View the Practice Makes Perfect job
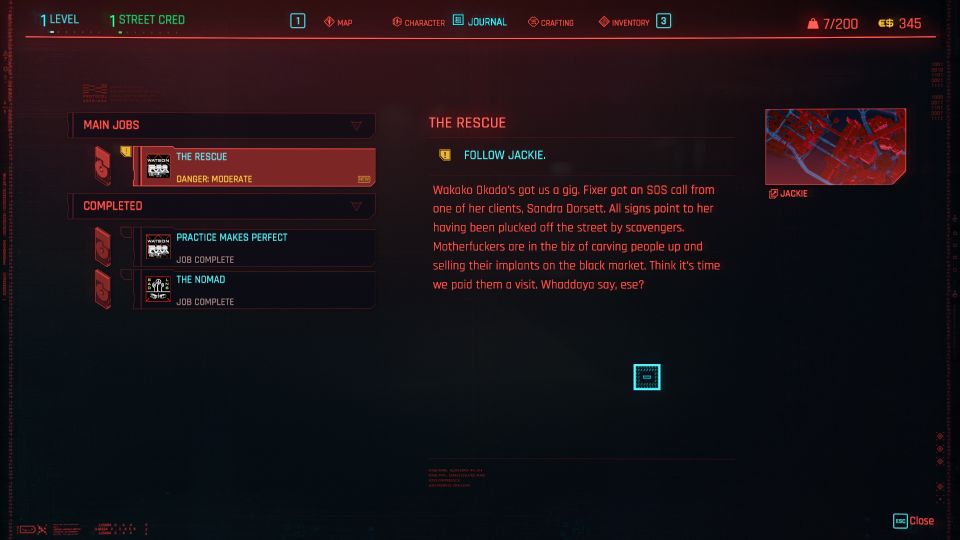 255,248
